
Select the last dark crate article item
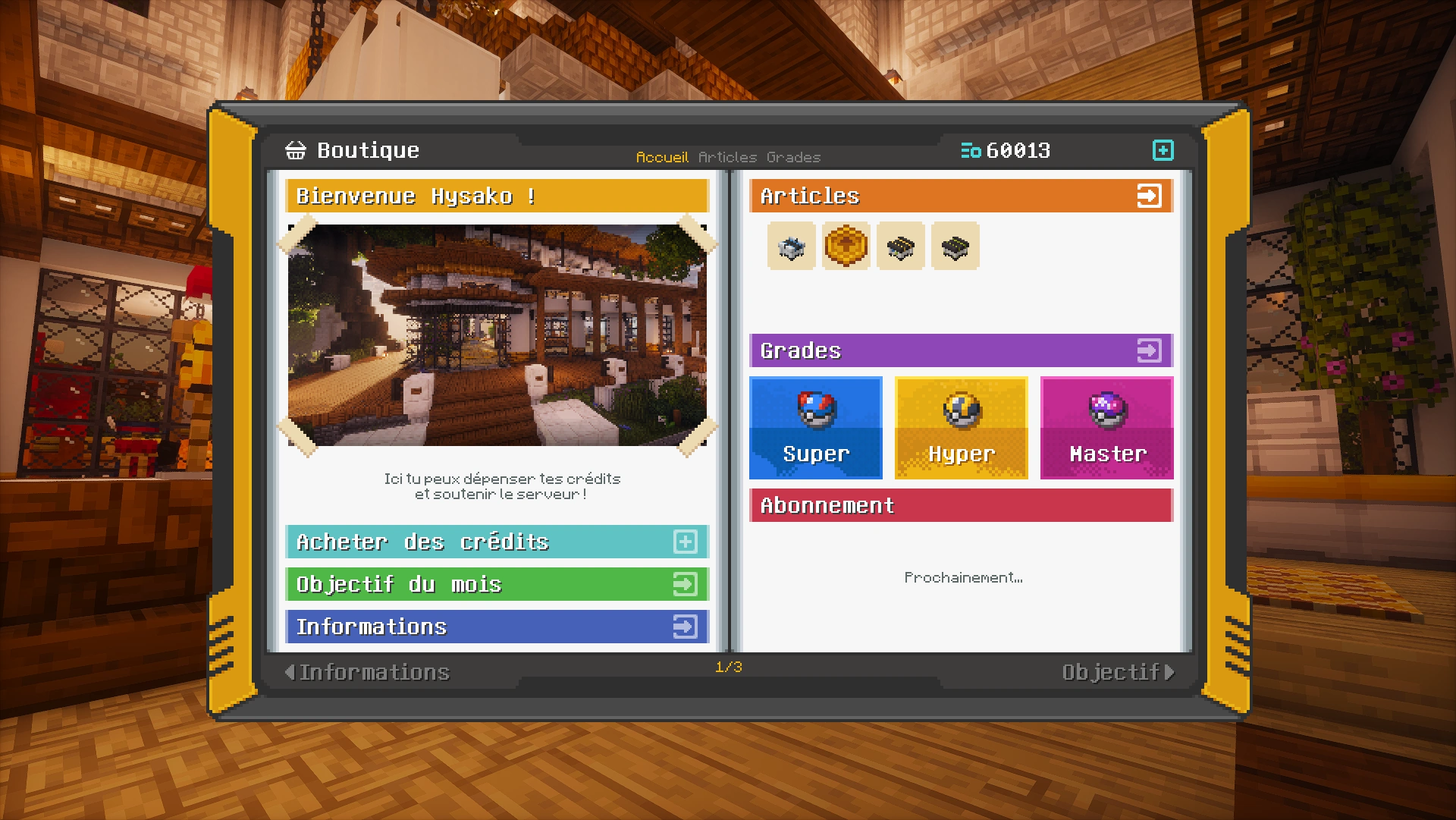[x=955, y=246]
